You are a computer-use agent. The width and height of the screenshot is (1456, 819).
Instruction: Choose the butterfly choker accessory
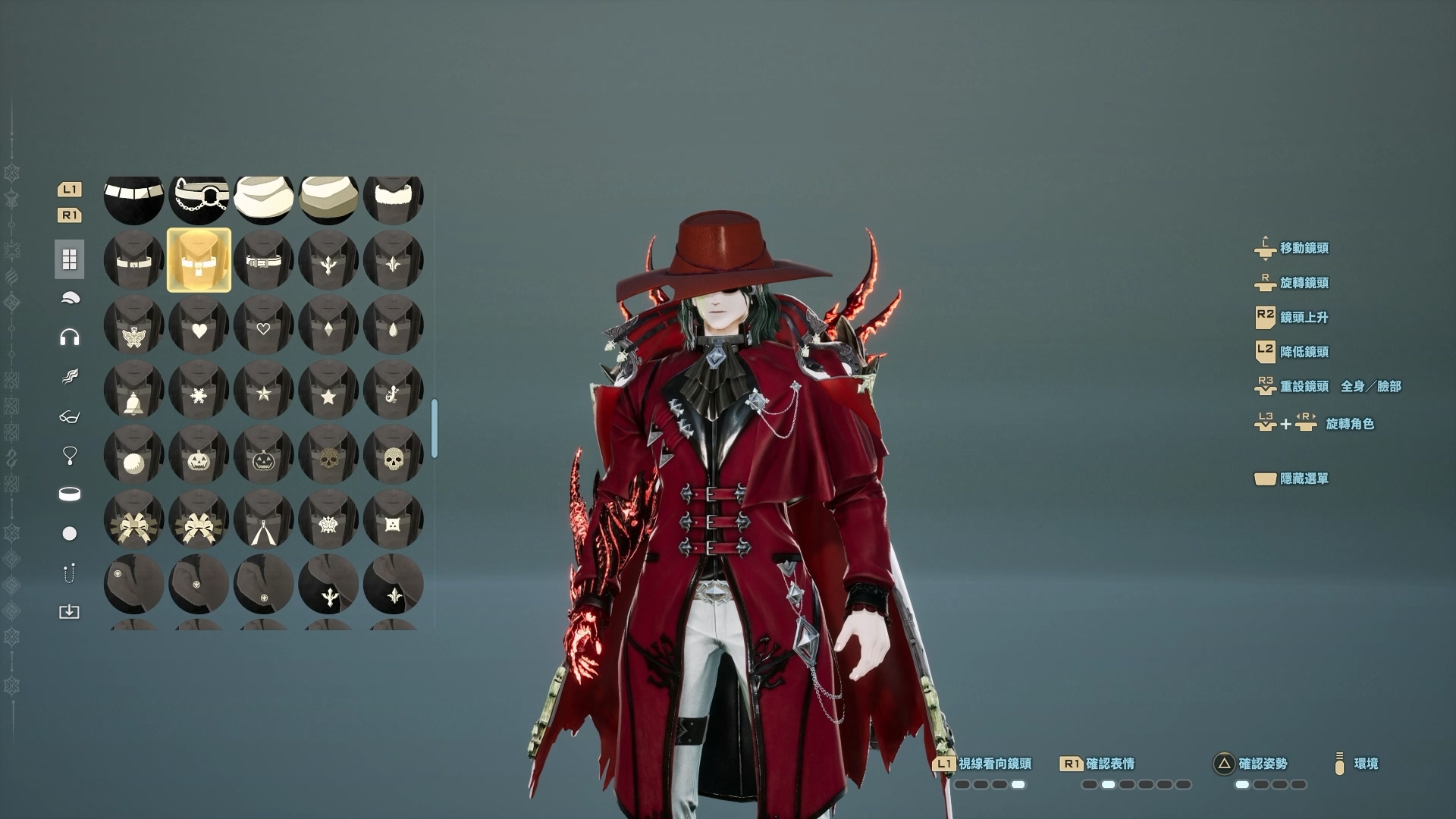coord(133,326)
